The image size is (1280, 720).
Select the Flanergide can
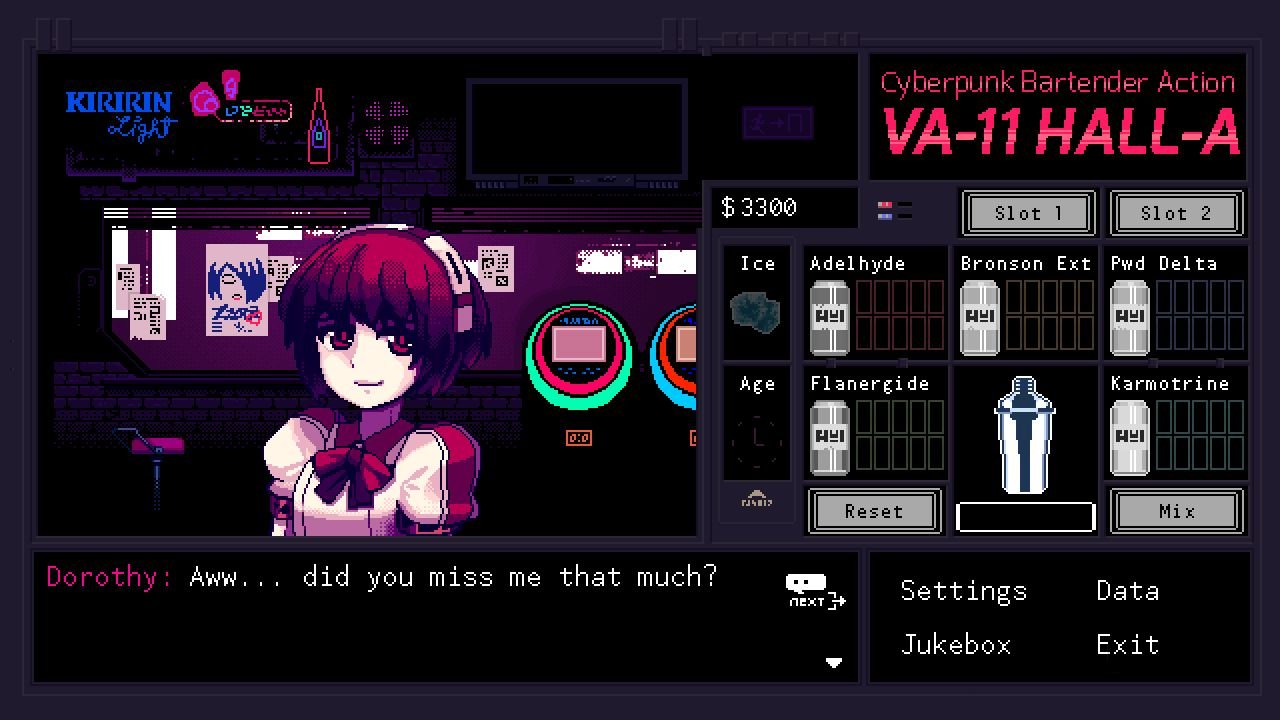[x=829, y=435]
